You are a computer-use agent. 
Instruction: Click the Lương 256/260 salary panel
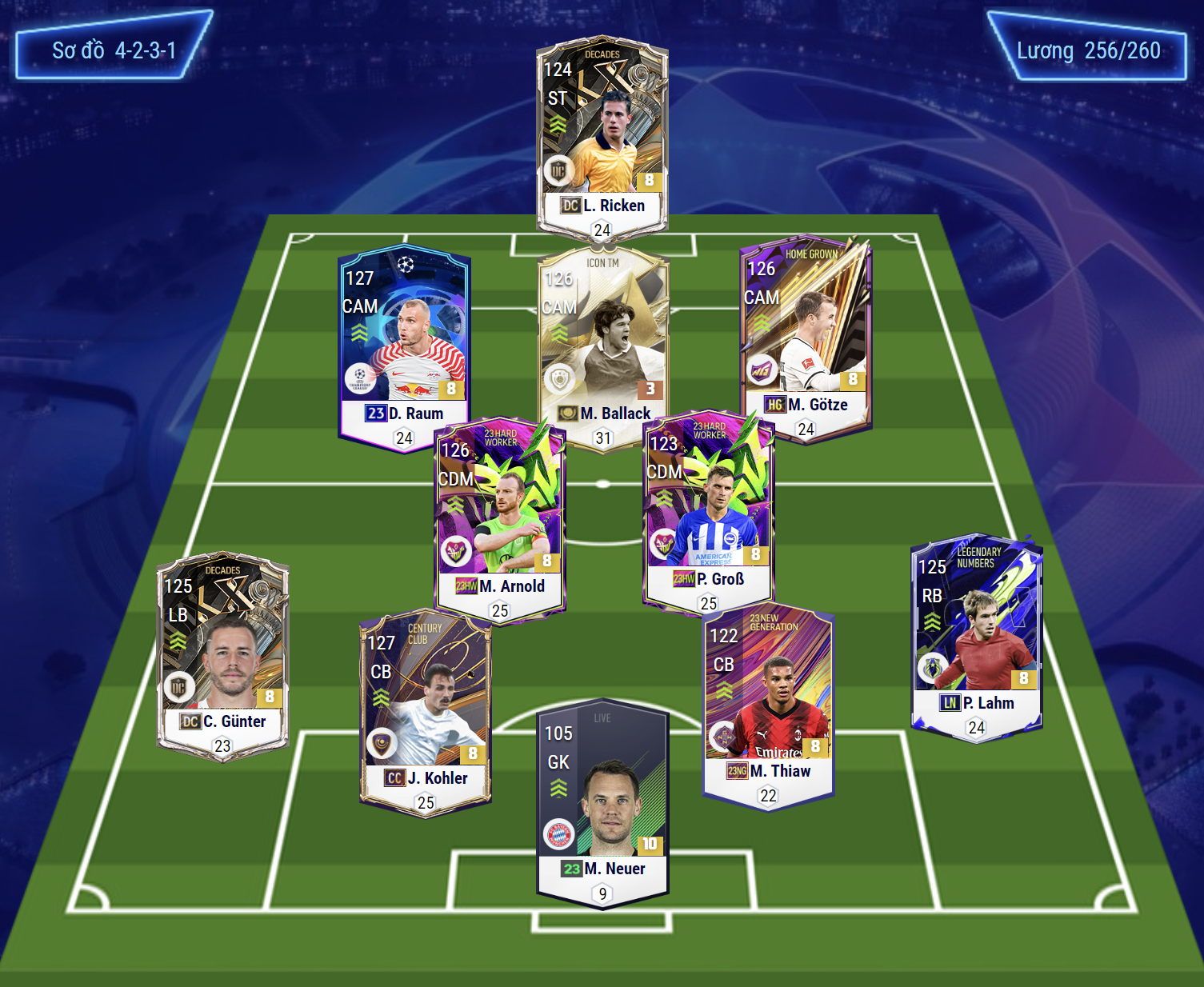point(1088,50)
